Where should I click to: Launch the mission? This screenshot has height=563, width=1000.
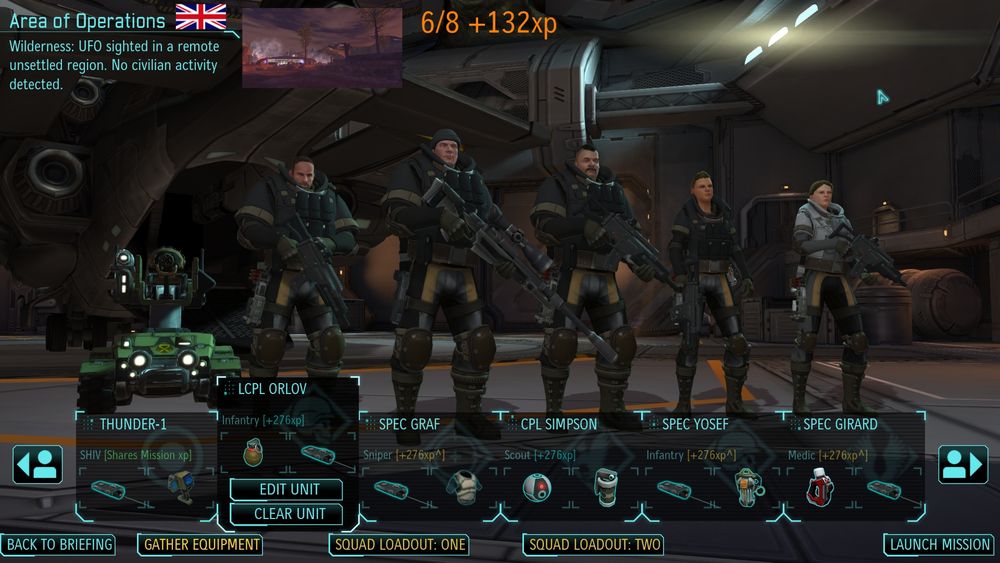[x=939, y=545]
